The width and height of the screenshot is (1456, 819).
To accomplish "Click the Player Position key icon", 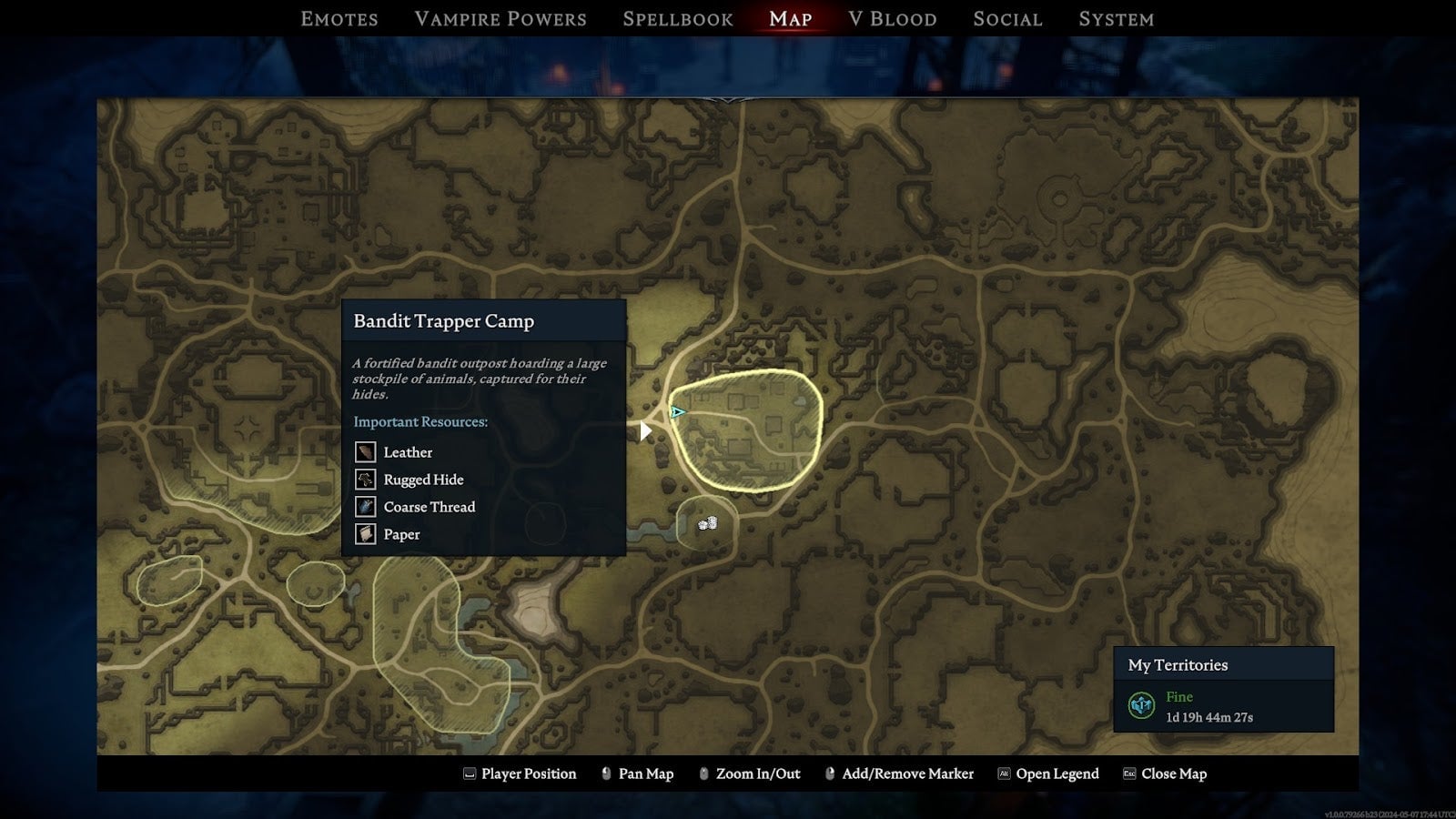I will tap(470, 773).
